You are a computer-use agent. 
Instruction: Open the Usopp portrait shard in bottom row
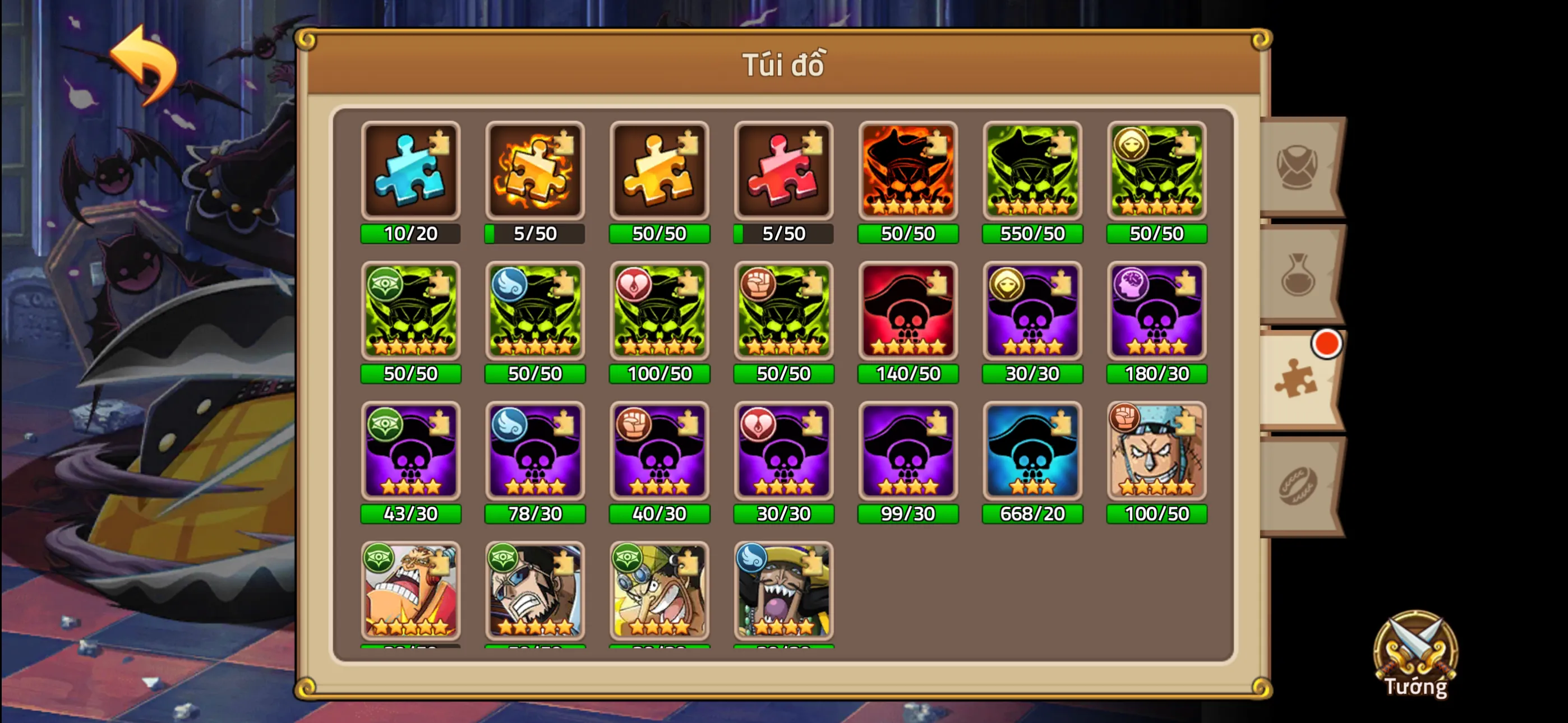pyautogui.click(x=659, y=590)
